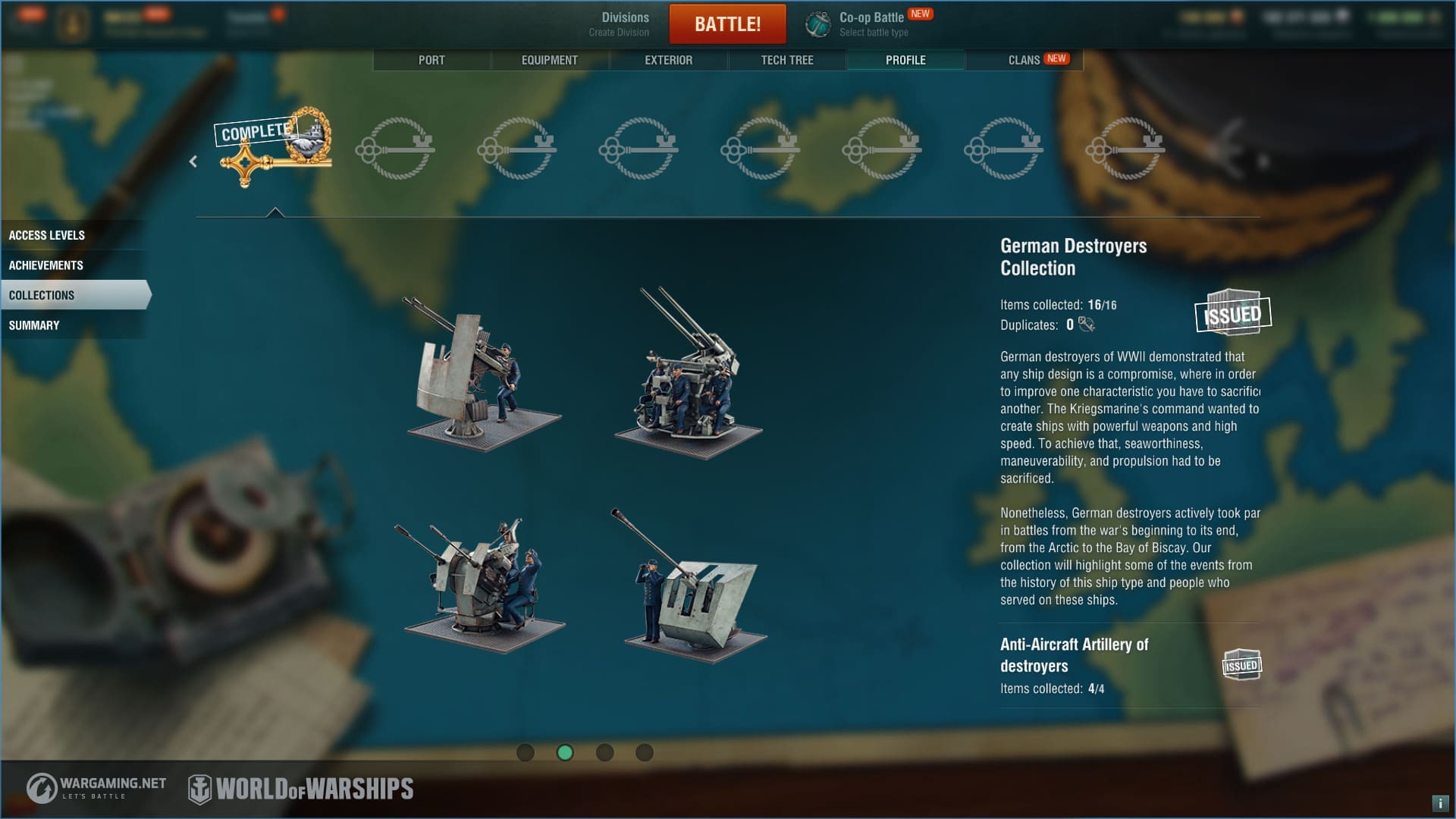This screenshot has height=819, width=1456.
Task: View the profile Summary
Action: click(x=34, y=325)
